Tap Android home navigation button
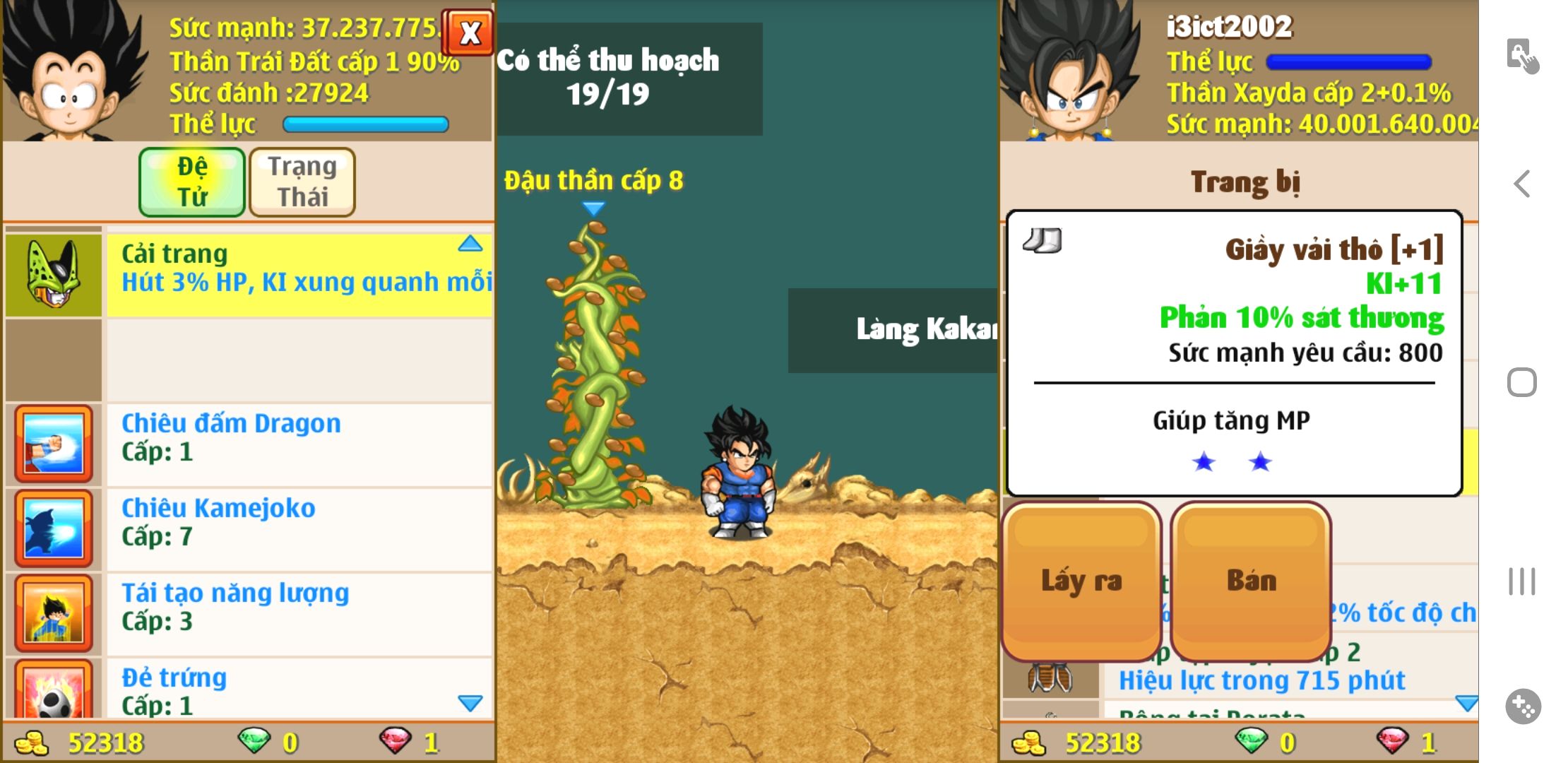1568x763 pixels. 1522,382
